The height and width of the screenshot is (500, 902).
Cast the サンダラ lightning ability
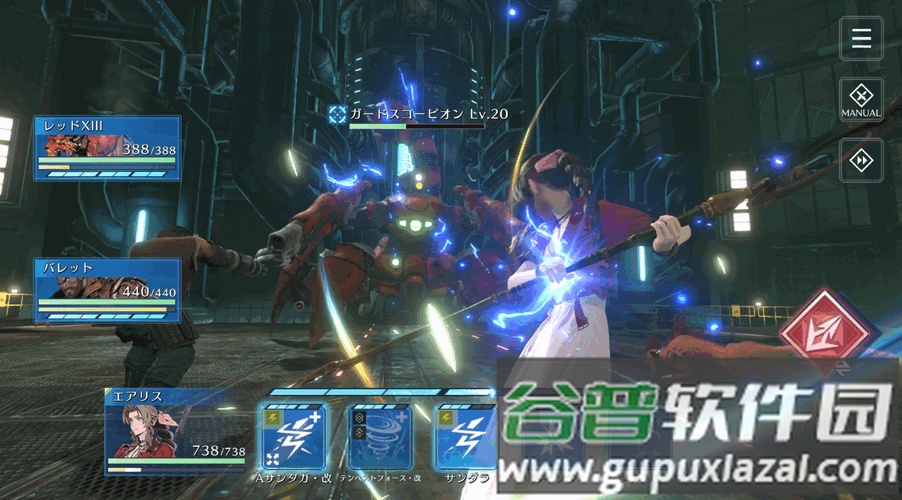point(465,435)
